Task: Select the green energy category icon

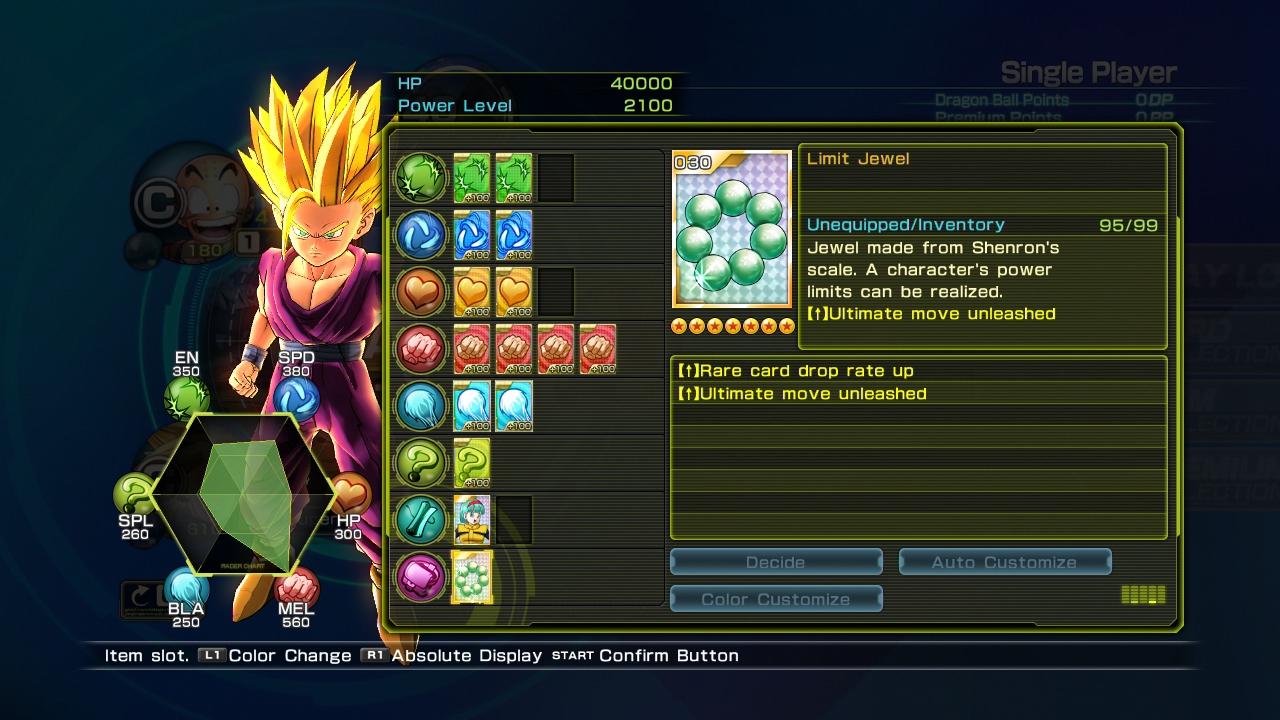Action: pyautogui.click(x=421, y=178)
